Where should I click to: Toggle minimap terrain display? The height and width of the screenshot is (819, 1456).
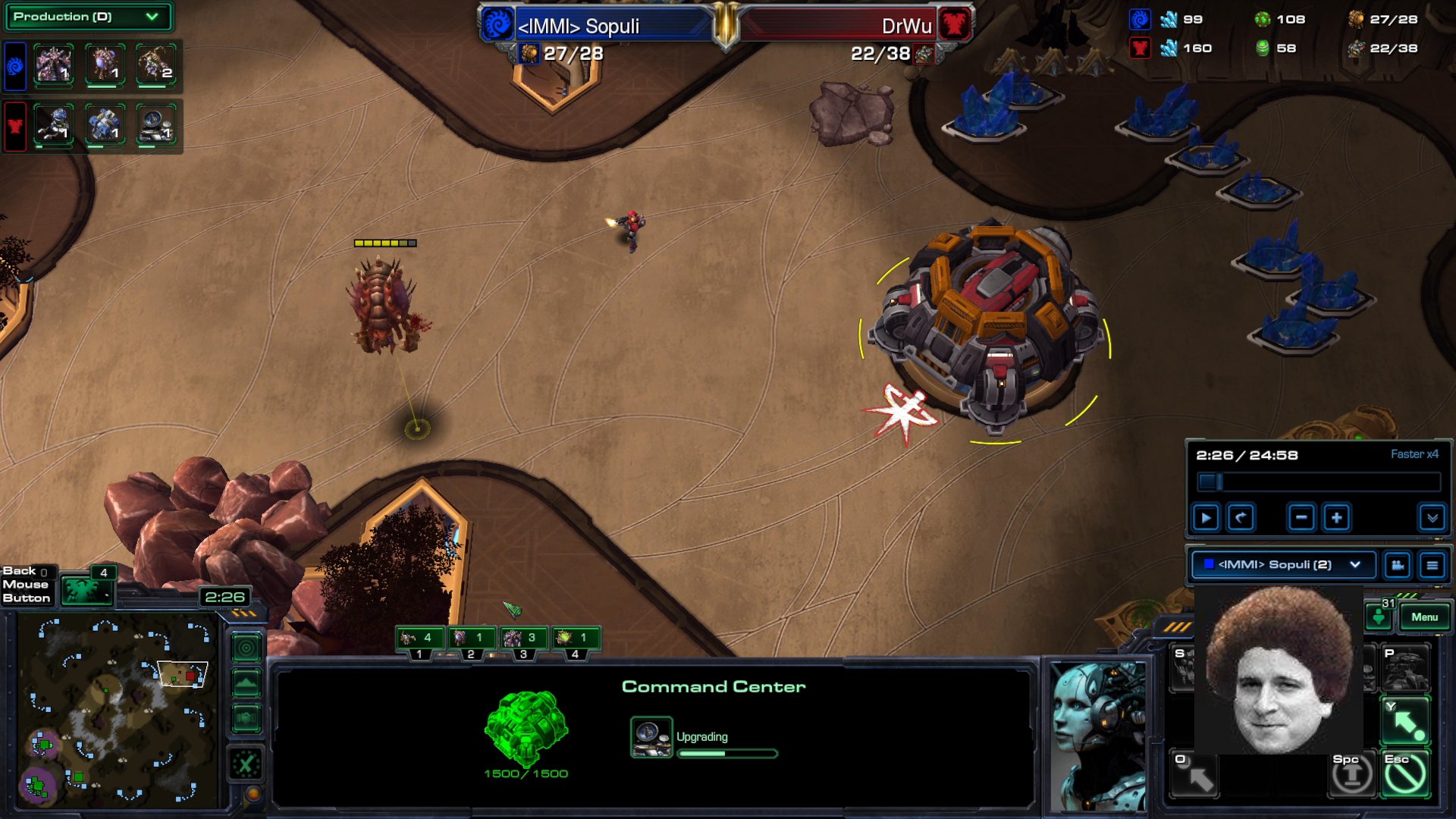pyautogui.click(x=246, y=683)
